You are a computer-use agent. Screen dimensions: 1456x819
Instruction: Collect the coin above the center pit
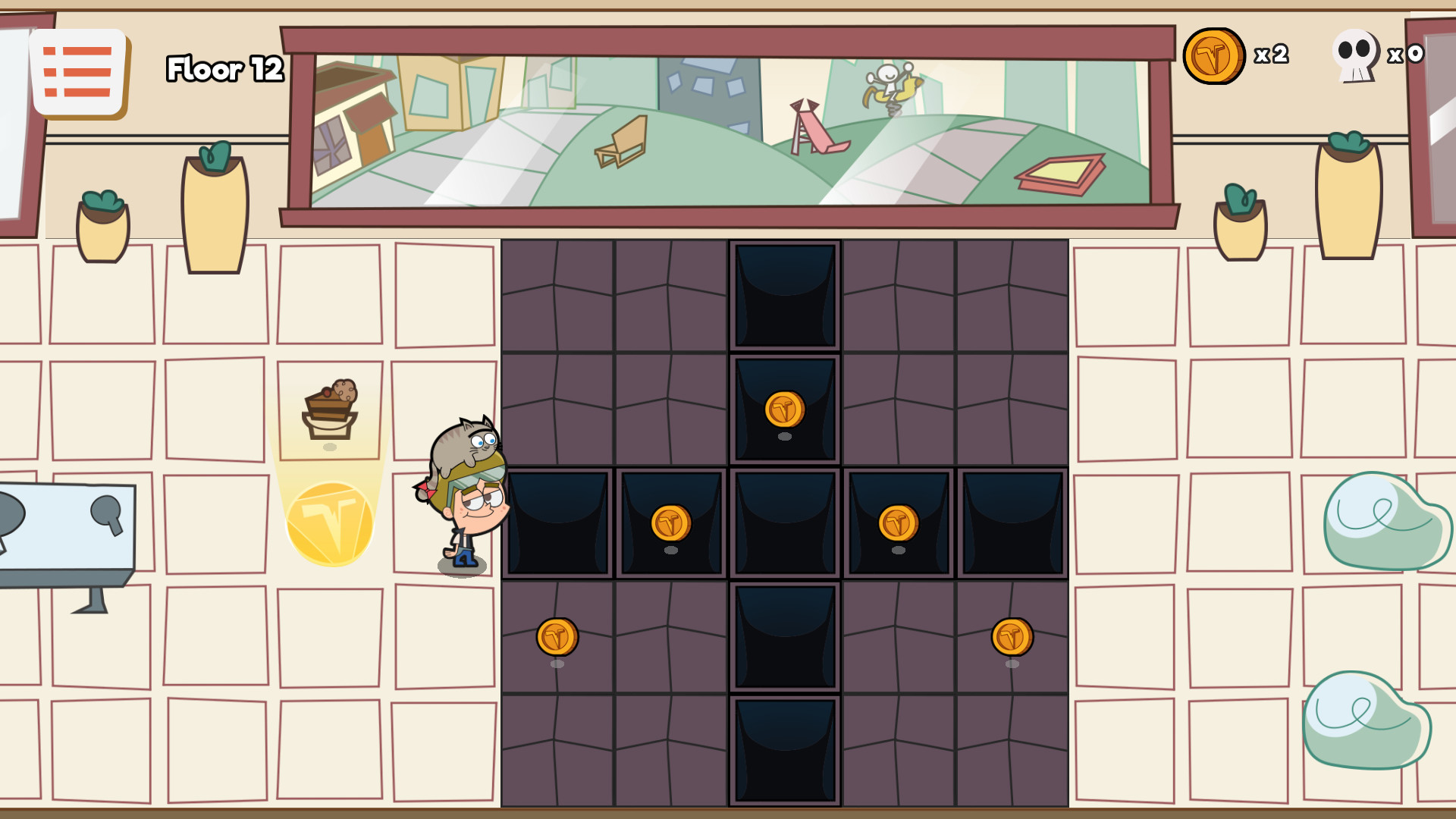click(x=784, y=407)
